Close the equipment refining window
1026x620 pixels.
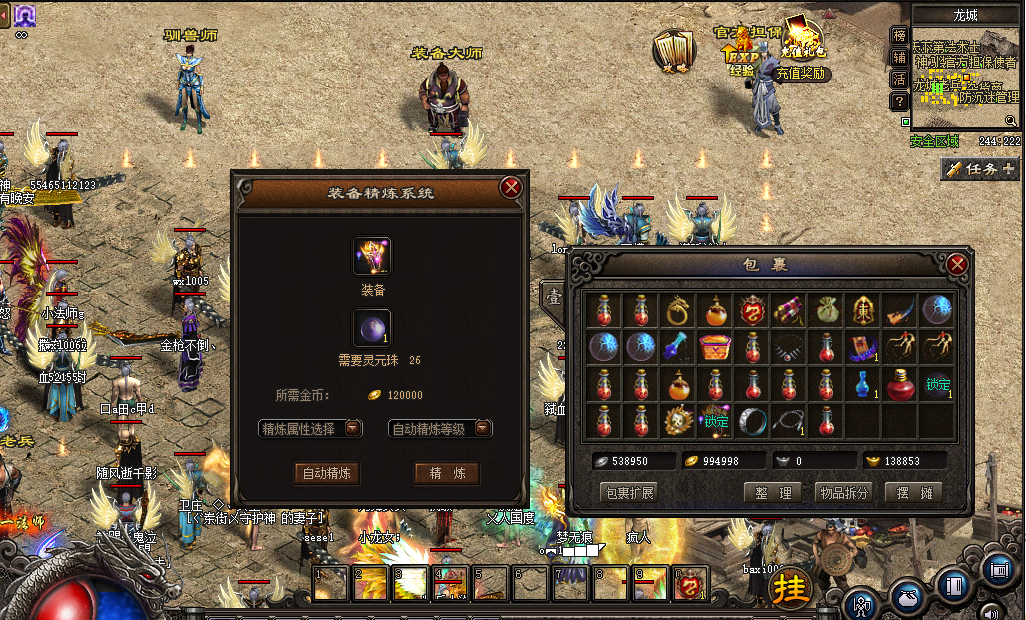point(511,187)
